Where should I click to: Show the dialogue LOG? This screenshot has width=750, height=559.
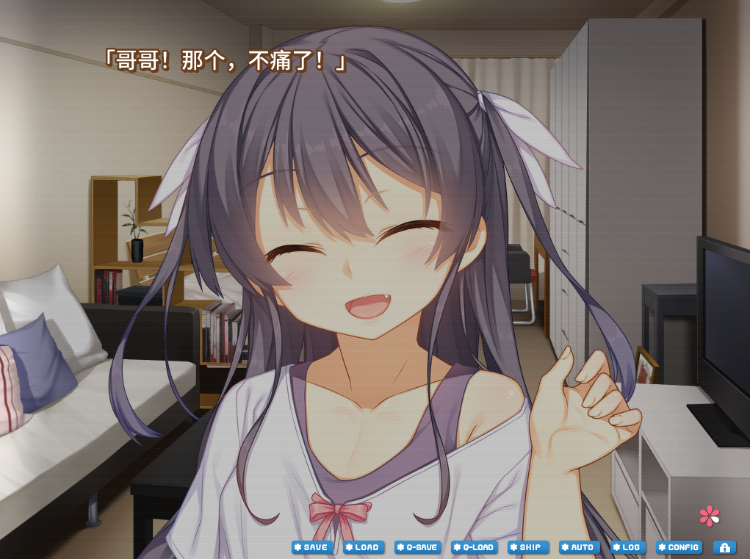coord(627,548)
